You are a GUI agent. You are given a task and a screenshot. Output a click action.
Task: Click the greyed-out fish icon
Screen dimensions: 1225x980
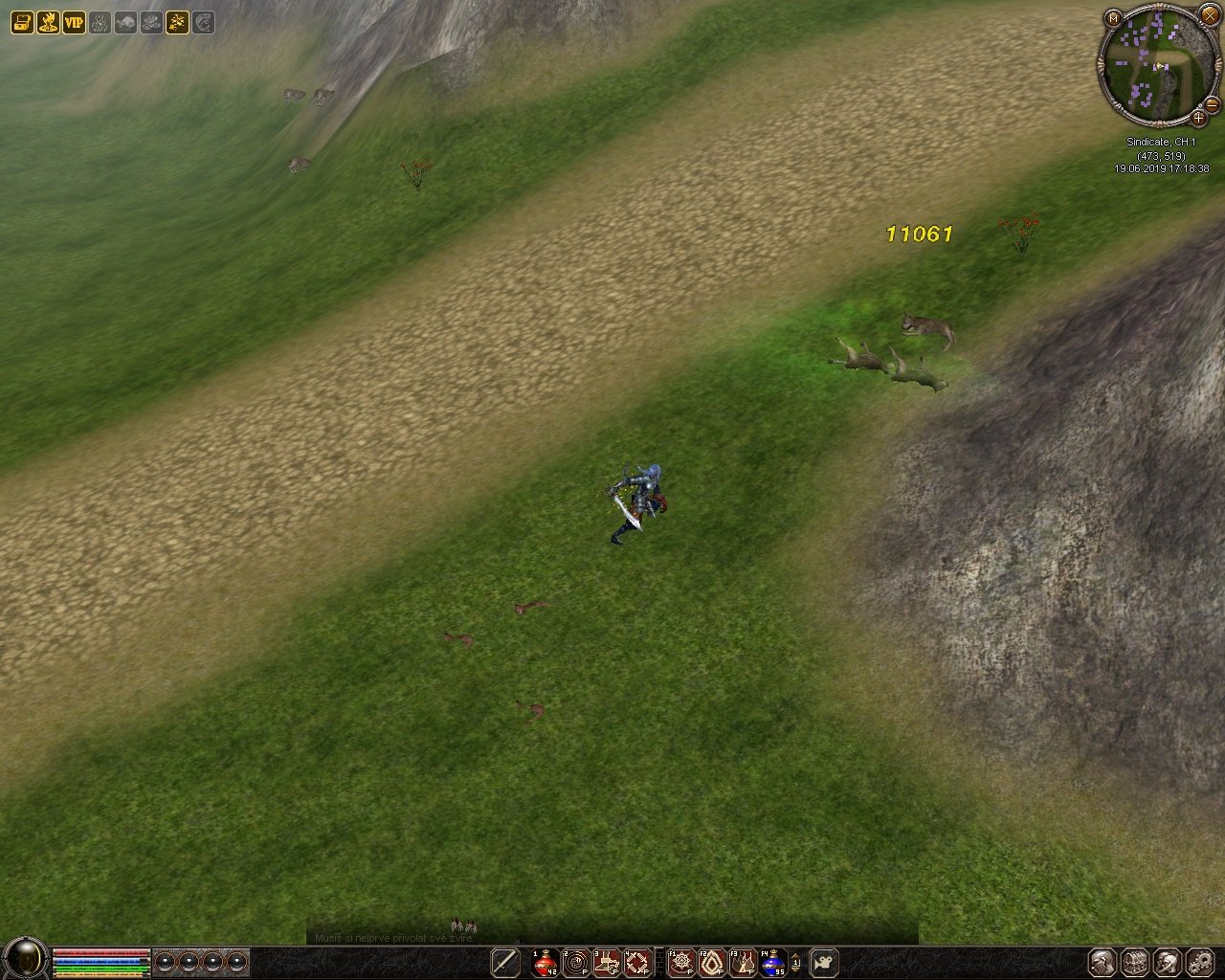[x=125, y=22]
